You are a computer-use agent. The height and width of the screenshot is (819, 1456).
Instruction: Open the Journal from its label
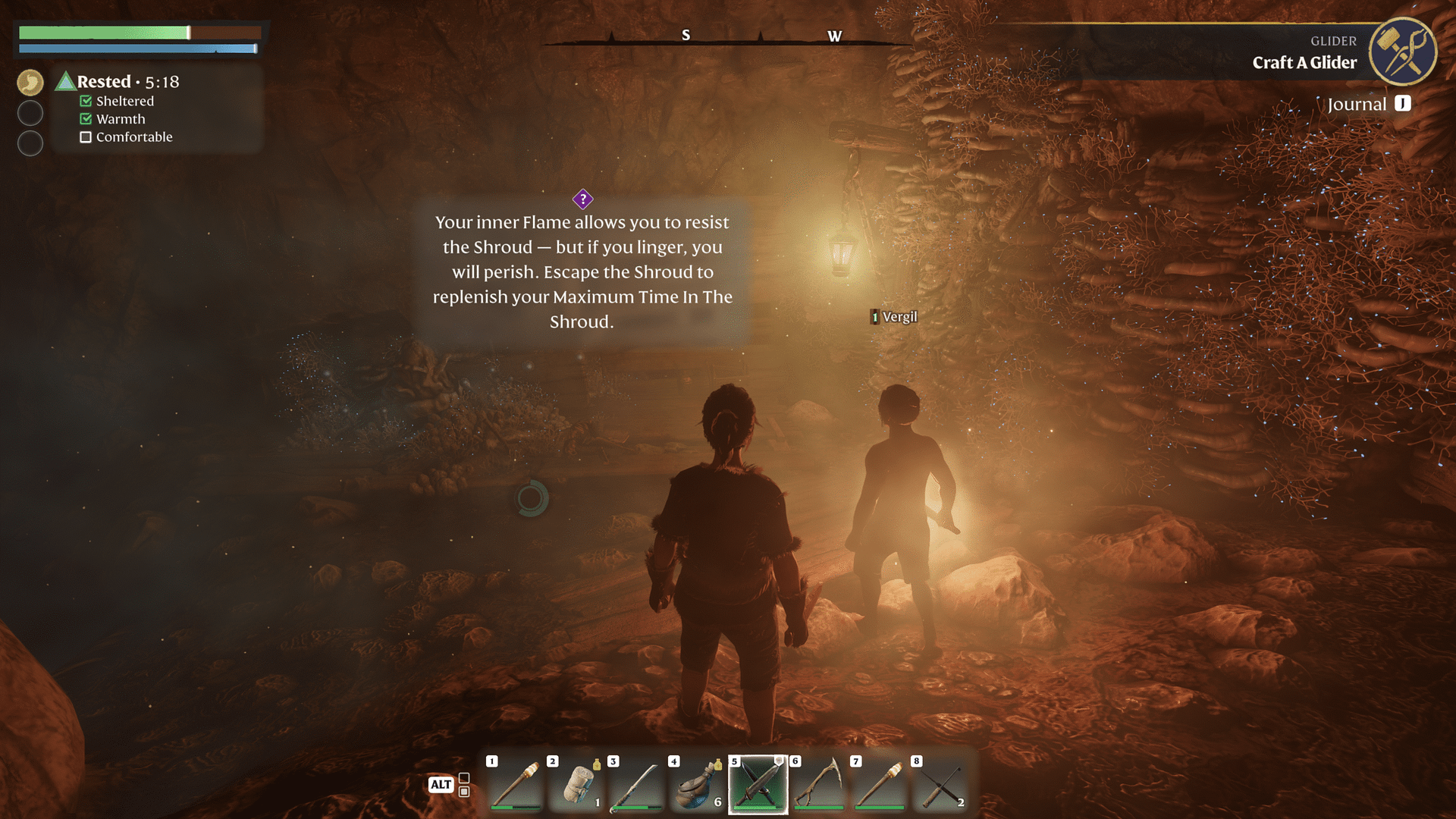(x=1357, y=105)
